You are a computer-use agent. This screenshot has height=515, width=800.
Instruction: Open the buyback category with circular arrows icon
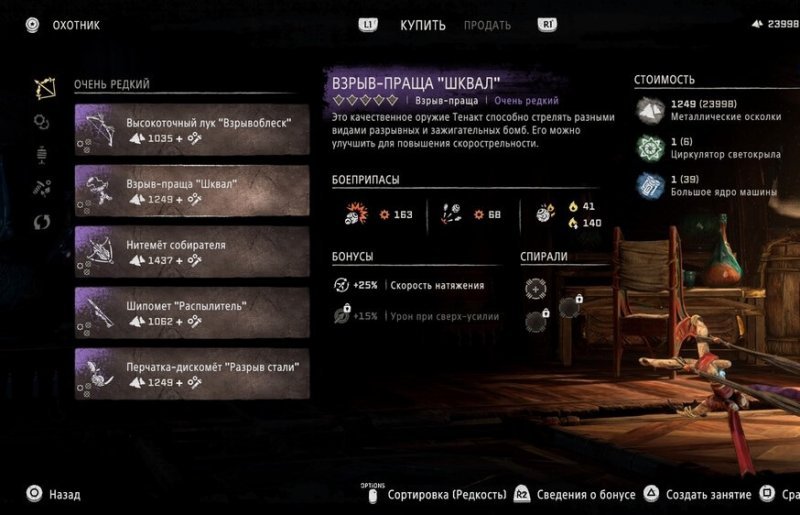[x=42, y=220]
